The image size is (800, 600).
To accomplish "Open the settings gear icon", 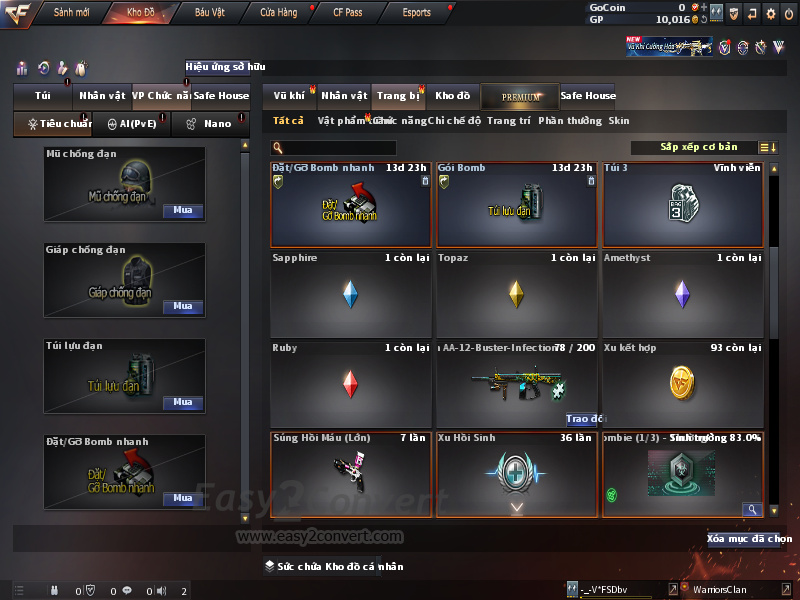I will click(770, 13).
